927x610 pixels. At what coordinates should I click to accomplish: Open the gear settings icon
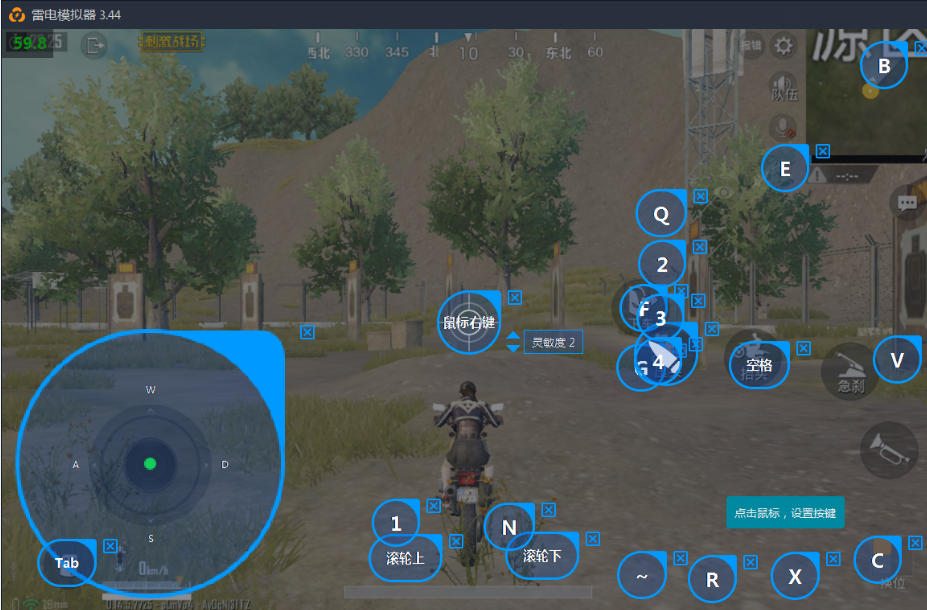tap(784, 45)
